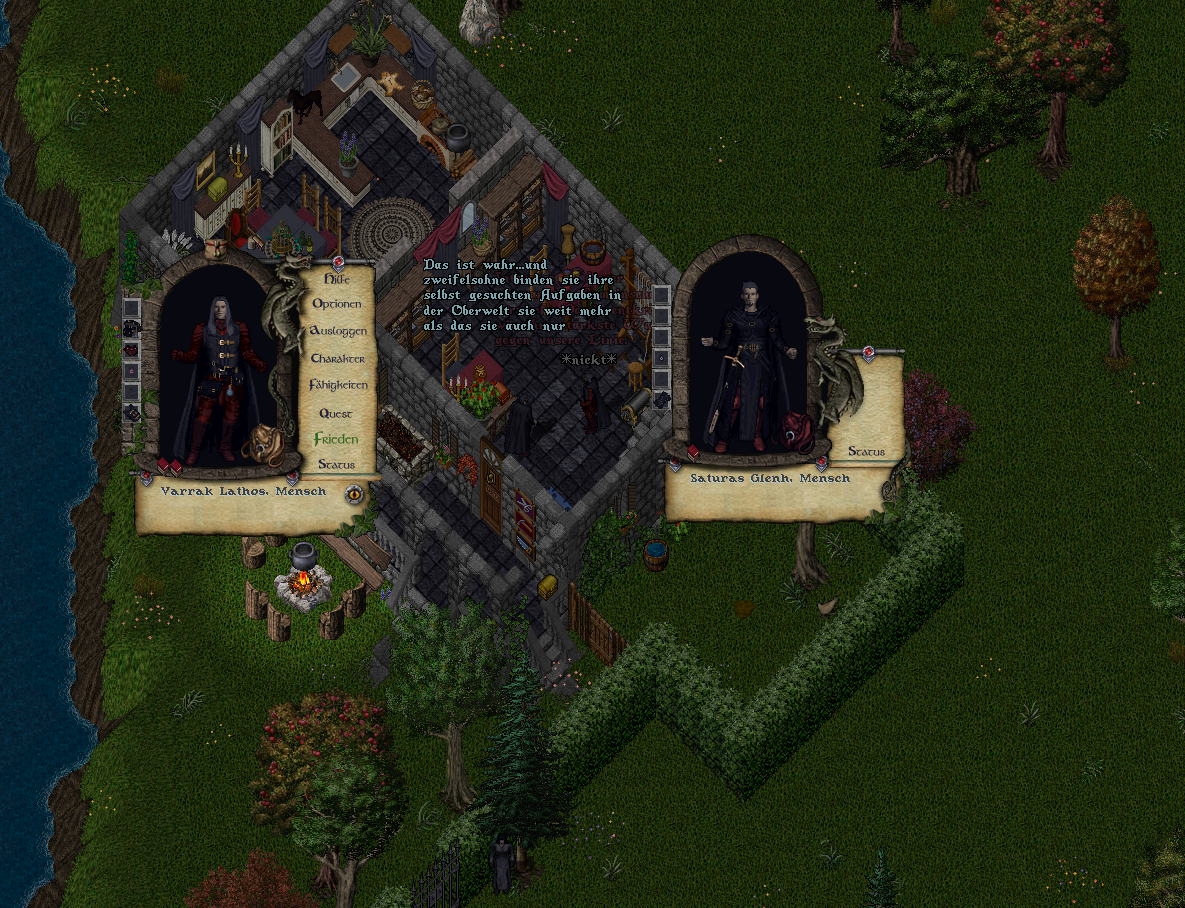Viewport: 1185px width, 908px height.
Task: Choose Ausloggen to log out
Action: 338,331
